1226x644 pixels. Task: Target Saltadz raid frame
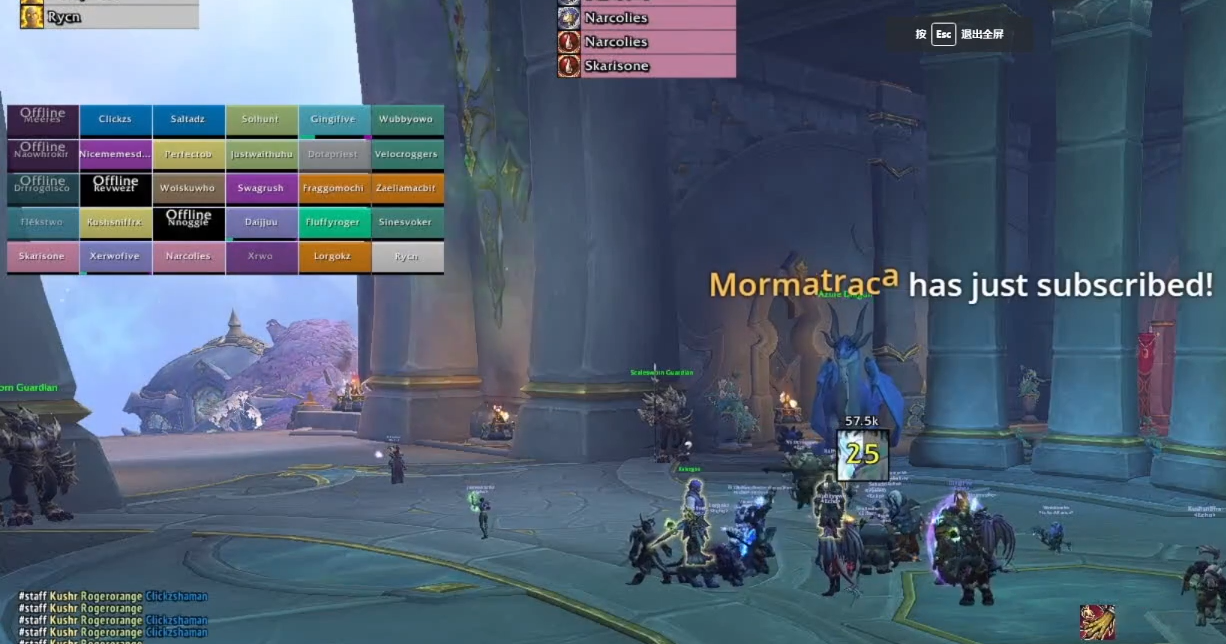188,120
